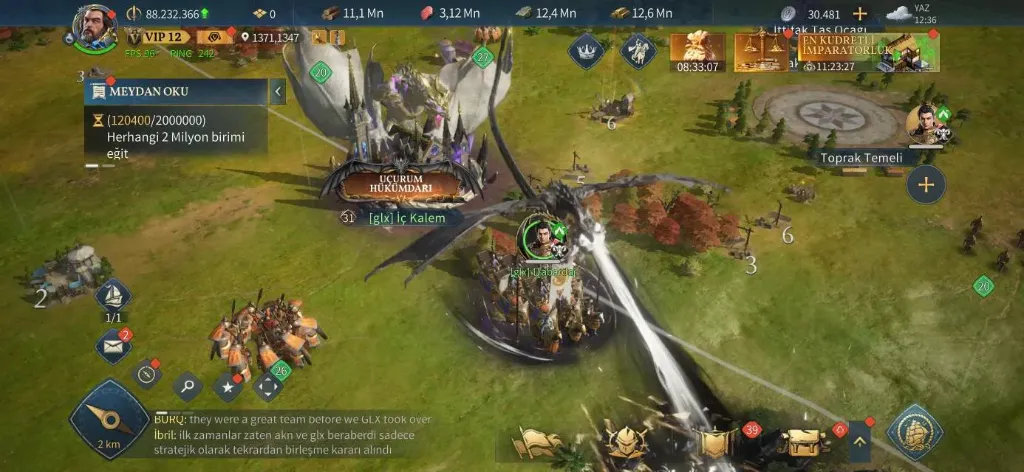Open the star bookmarks button
1024x472 pixels.
pyautogui.click(x=228, y=385)
